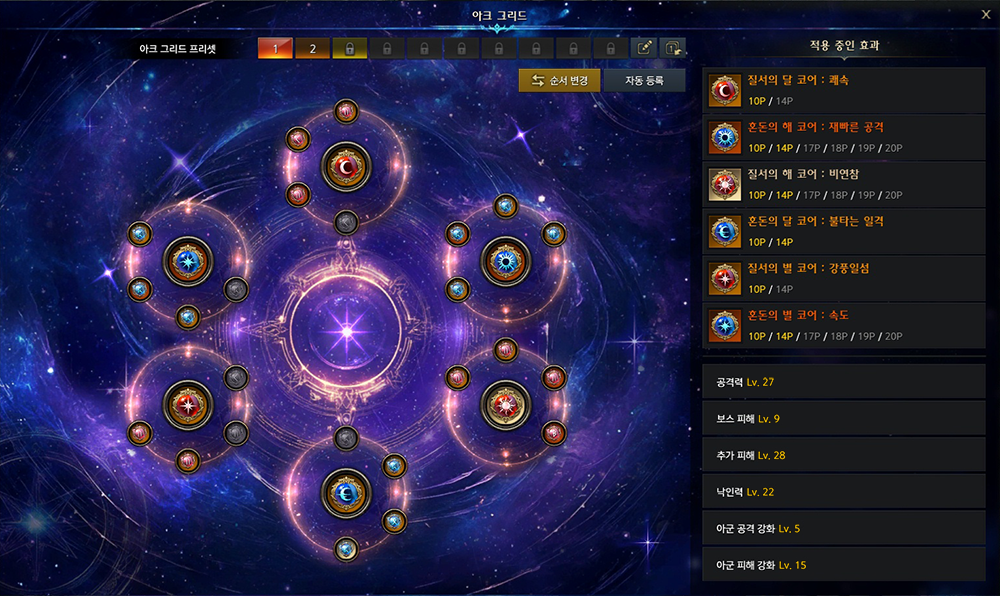
Task: Select the red star core in the lower-left circle
Action: tap(188, 404)
